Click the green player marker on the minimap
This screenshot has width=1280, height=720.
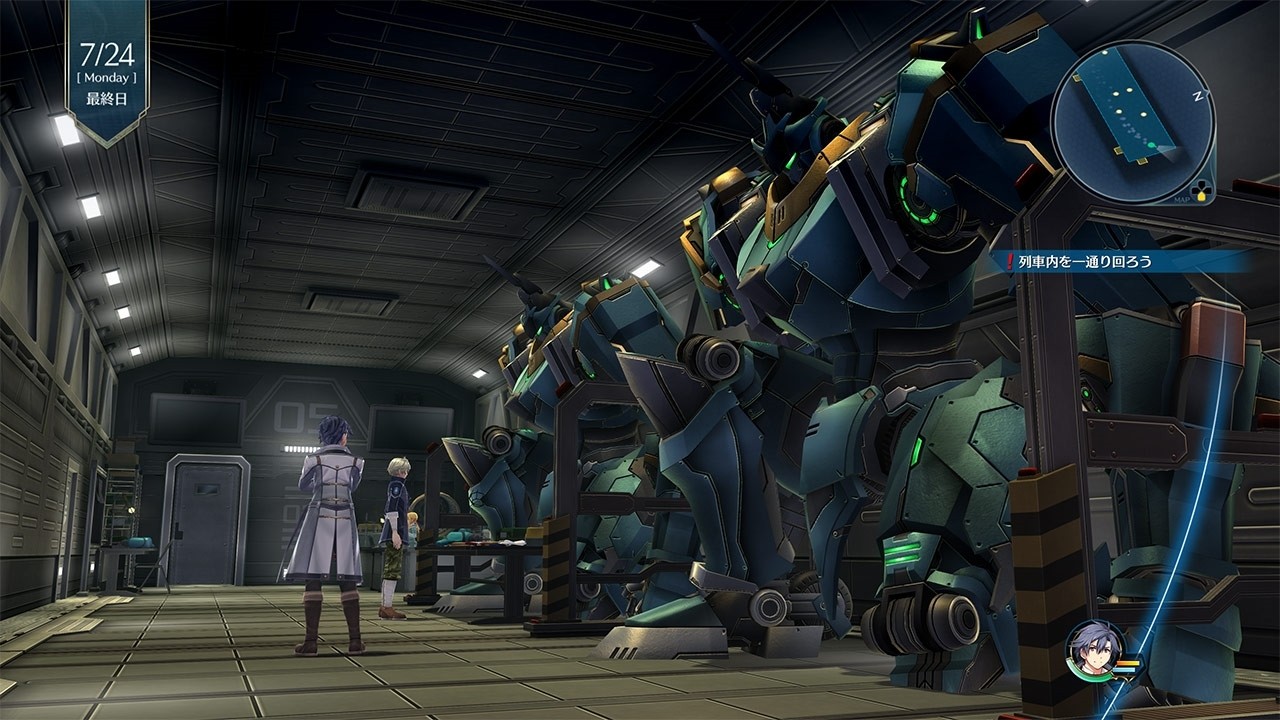pyautogui.click(x=1152, y=144)
